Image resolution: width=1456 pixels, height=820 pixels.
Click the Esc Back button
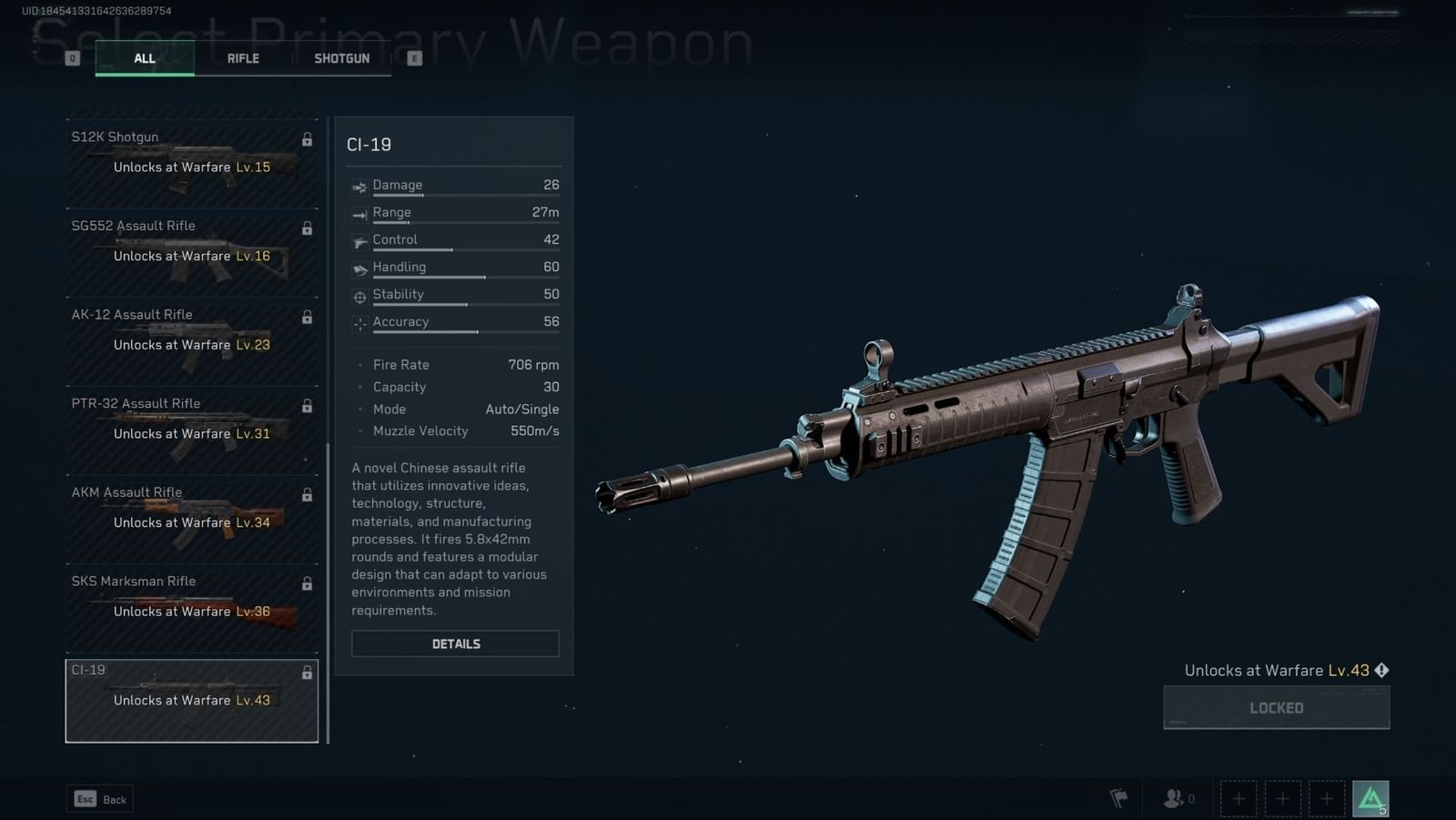coord(99,798)
